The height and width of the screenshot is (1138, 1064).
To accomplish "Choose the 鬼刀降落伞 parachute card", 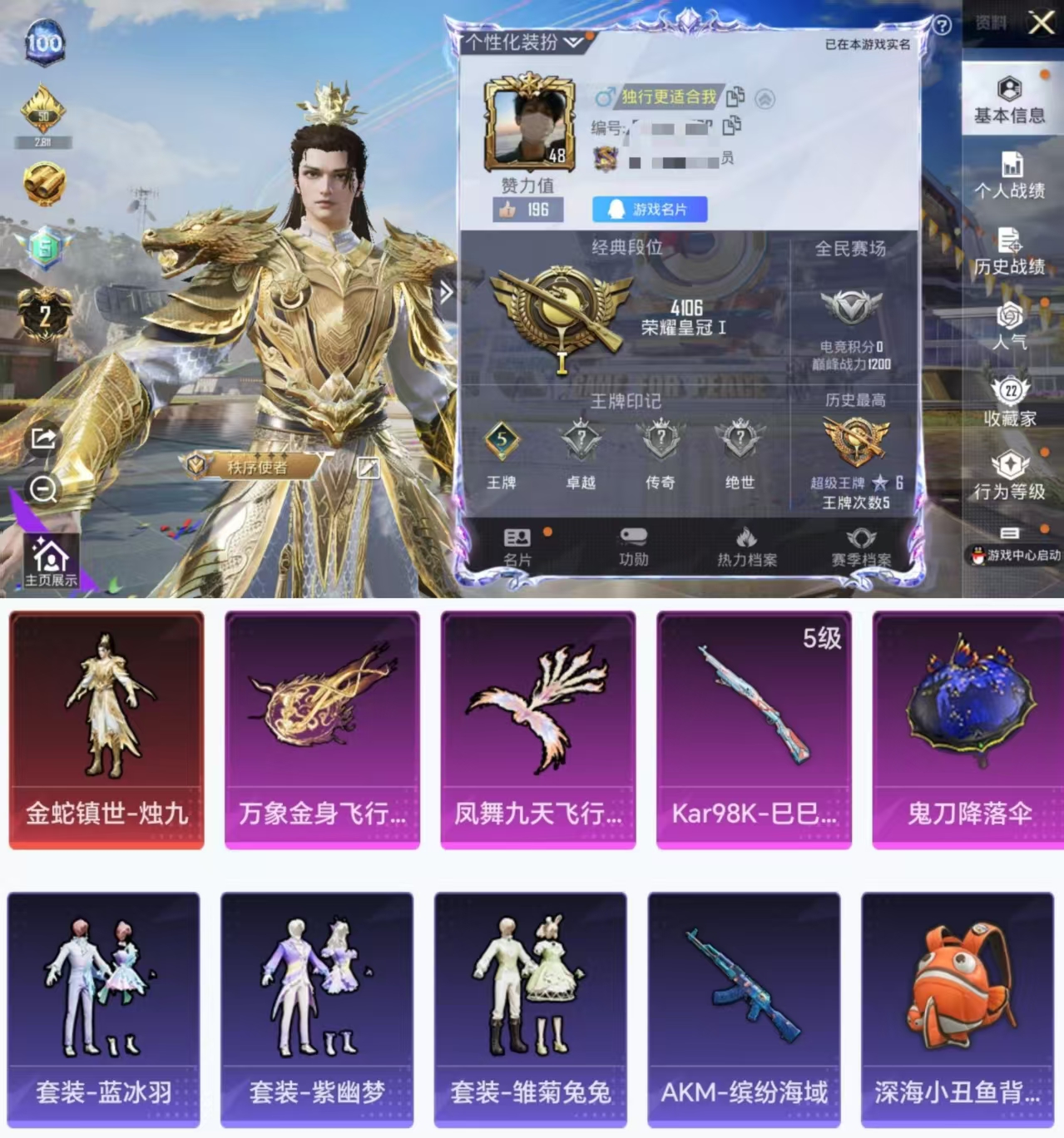I will [969, 730].
